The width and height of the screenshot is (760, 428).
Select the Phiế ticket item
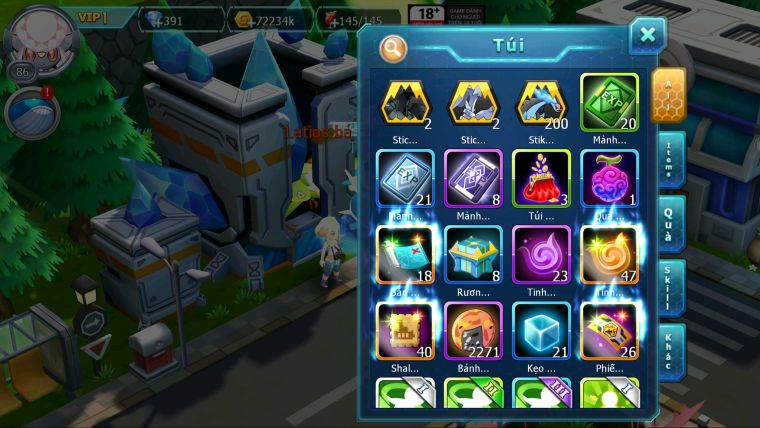pos(609,330)
